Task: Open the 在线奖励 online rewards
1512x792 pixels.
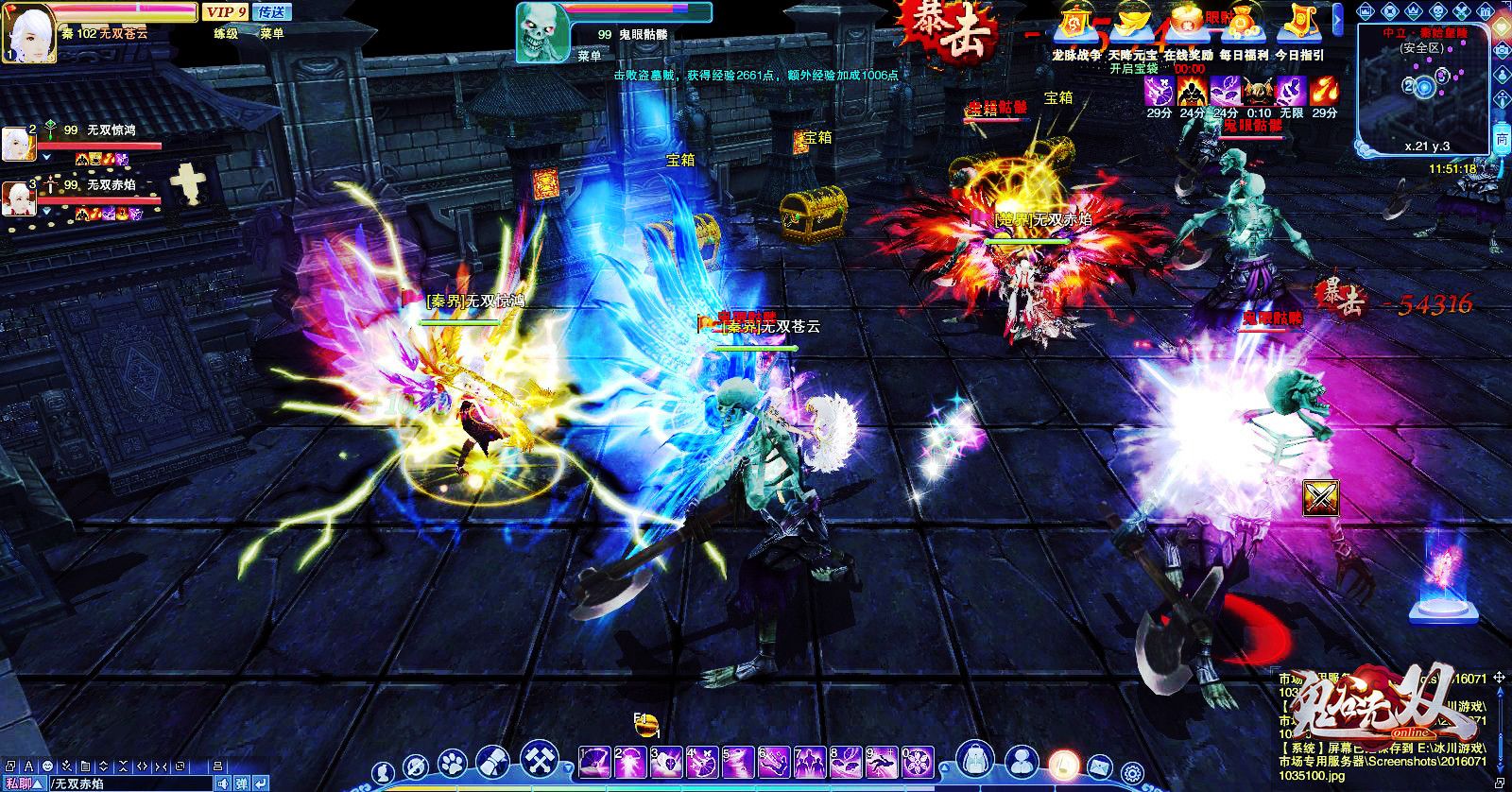Action: [x=1188, y=28]
